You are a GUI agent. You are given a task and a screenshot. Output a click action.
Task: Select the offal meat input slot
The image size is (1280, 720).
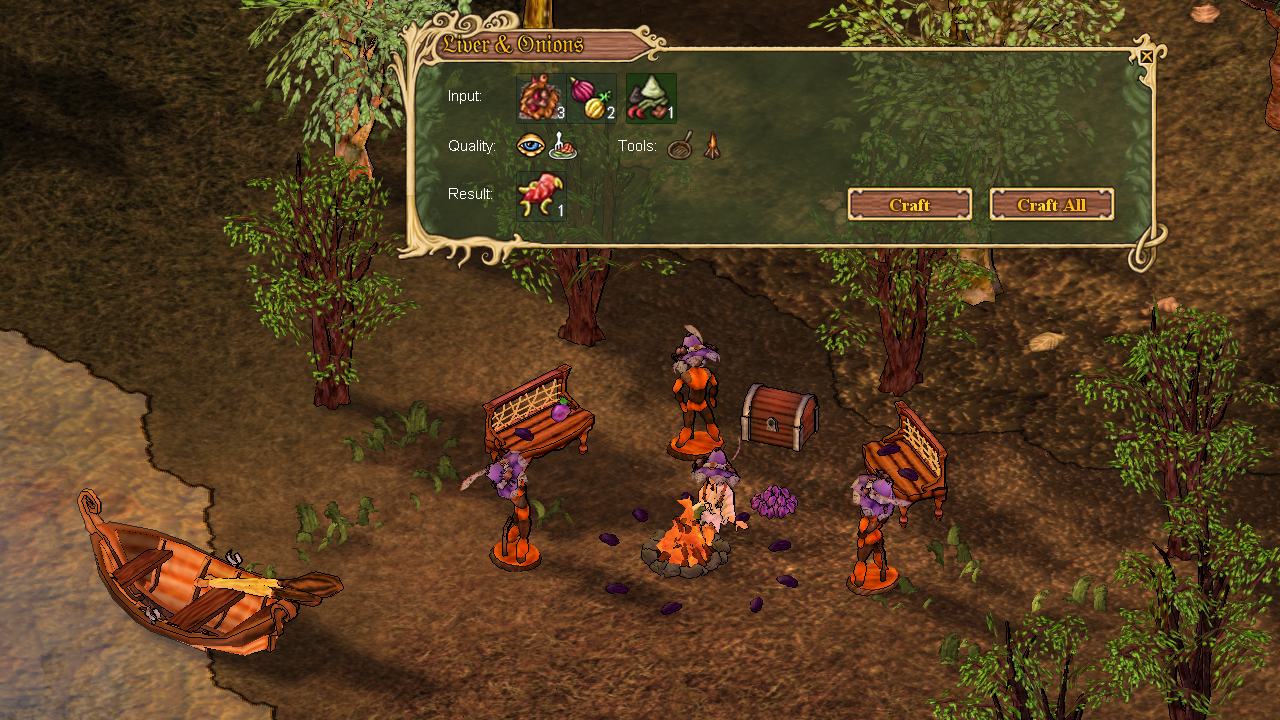click(541, 98)
